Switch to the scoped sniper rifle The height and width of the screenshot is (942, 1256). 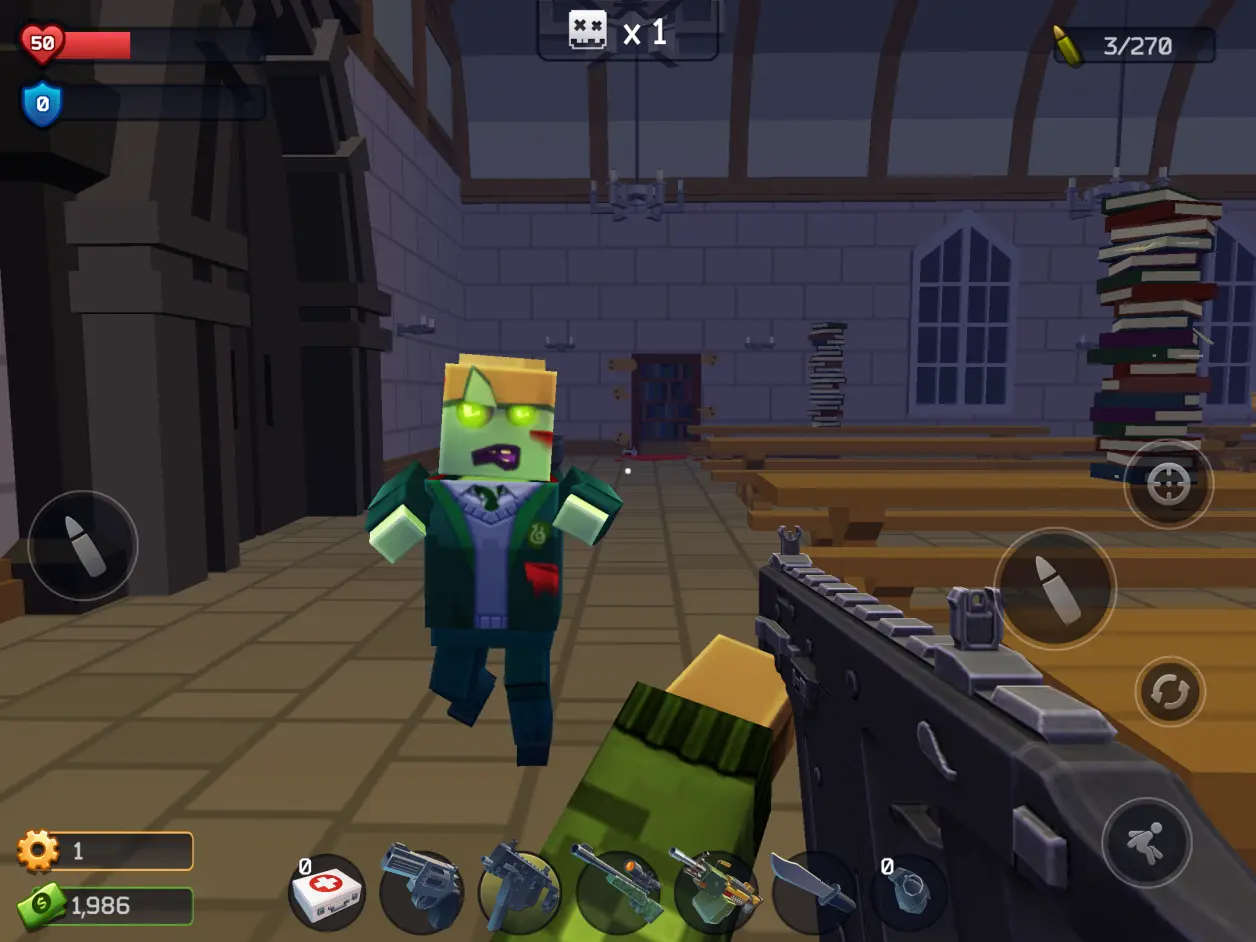[616, 890]
